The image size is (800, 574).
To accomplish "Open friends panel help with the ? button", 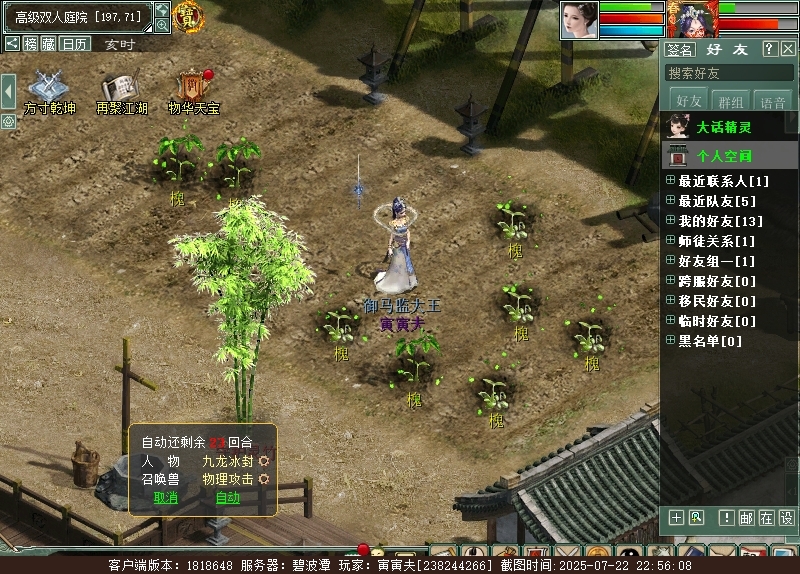I will pyautogui.click(x=769, y=49).
